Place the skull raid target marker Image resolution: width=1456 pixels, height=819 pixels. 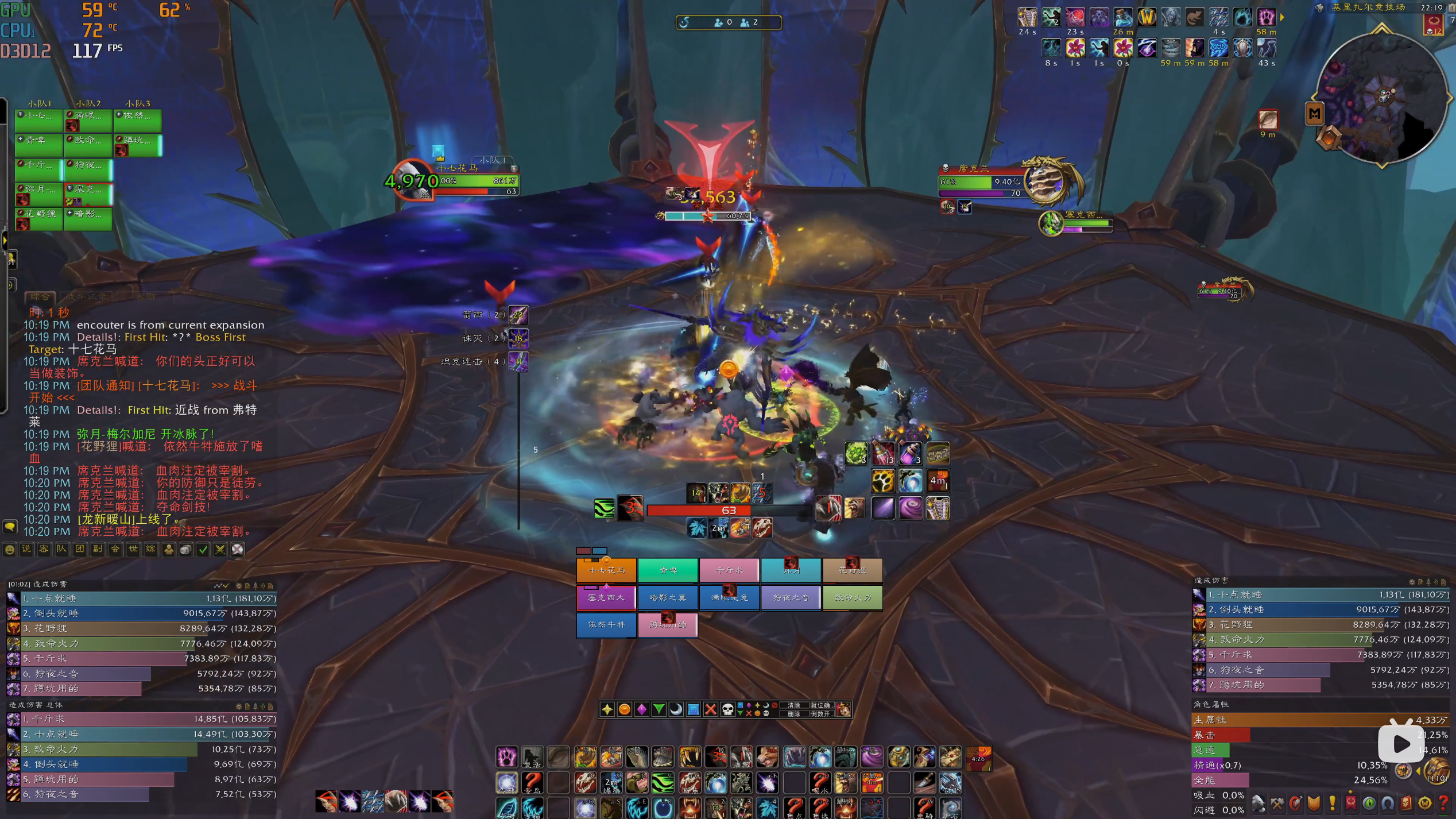[727, 709]
